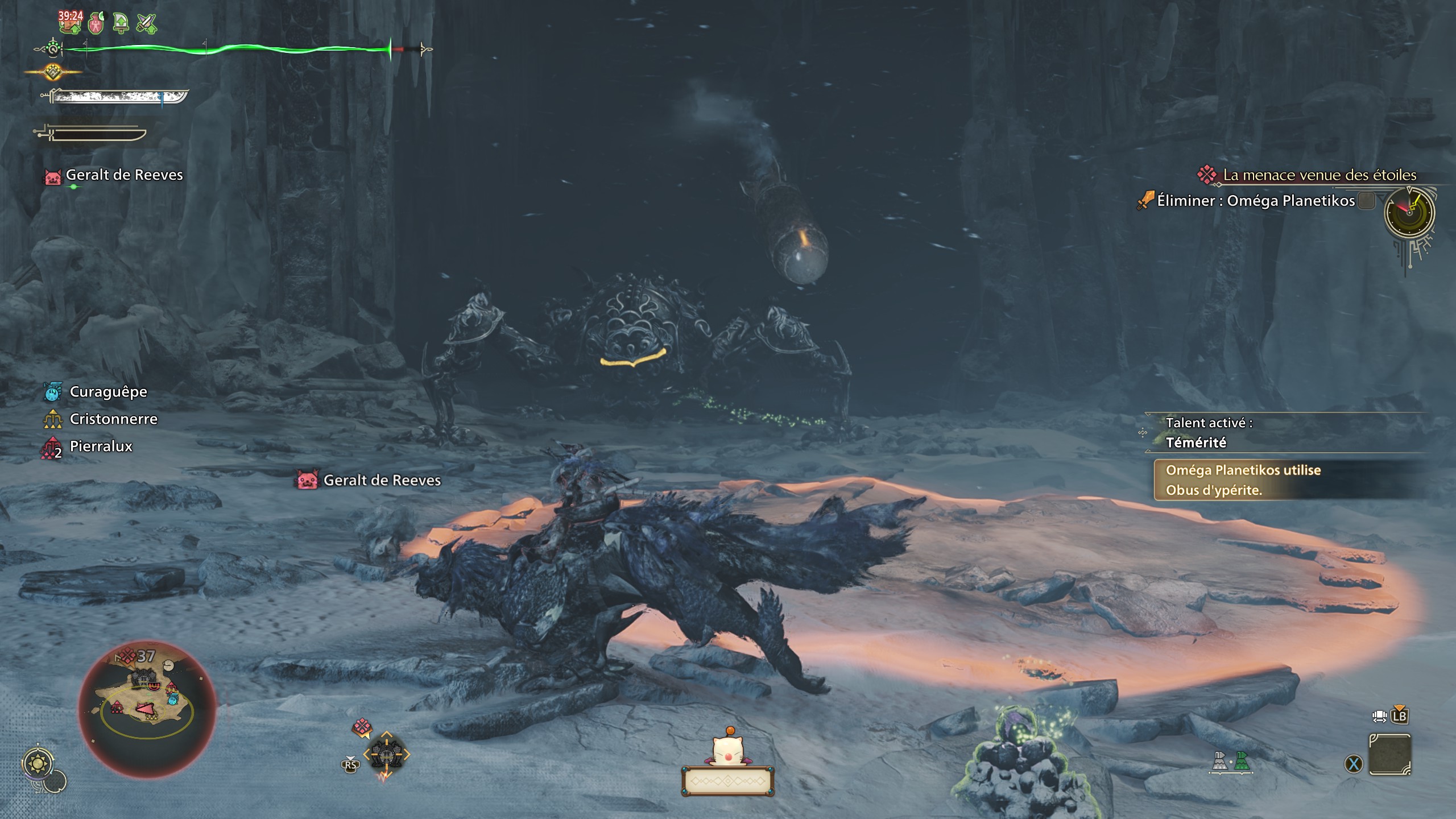The width and height of the screenshot is (1456, 819).
Task: Click the Obus d'ypérite attack notification
Action: (1242, 480)
